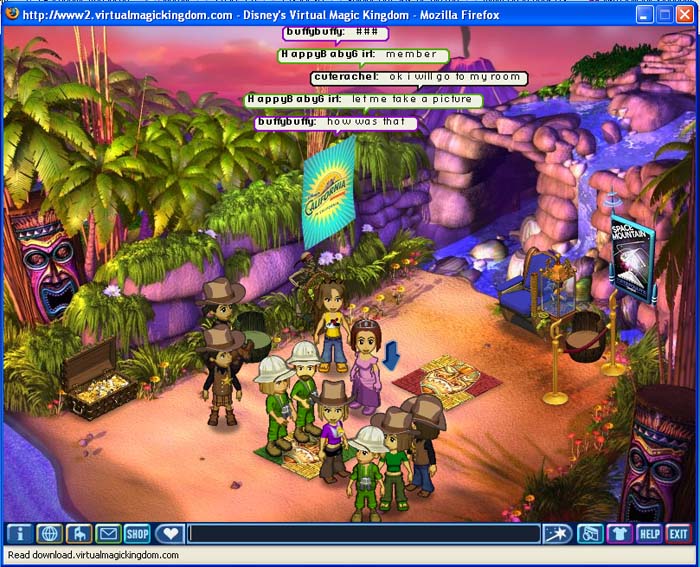
Task: Click the camera photo icon
Action: (591, 534)
